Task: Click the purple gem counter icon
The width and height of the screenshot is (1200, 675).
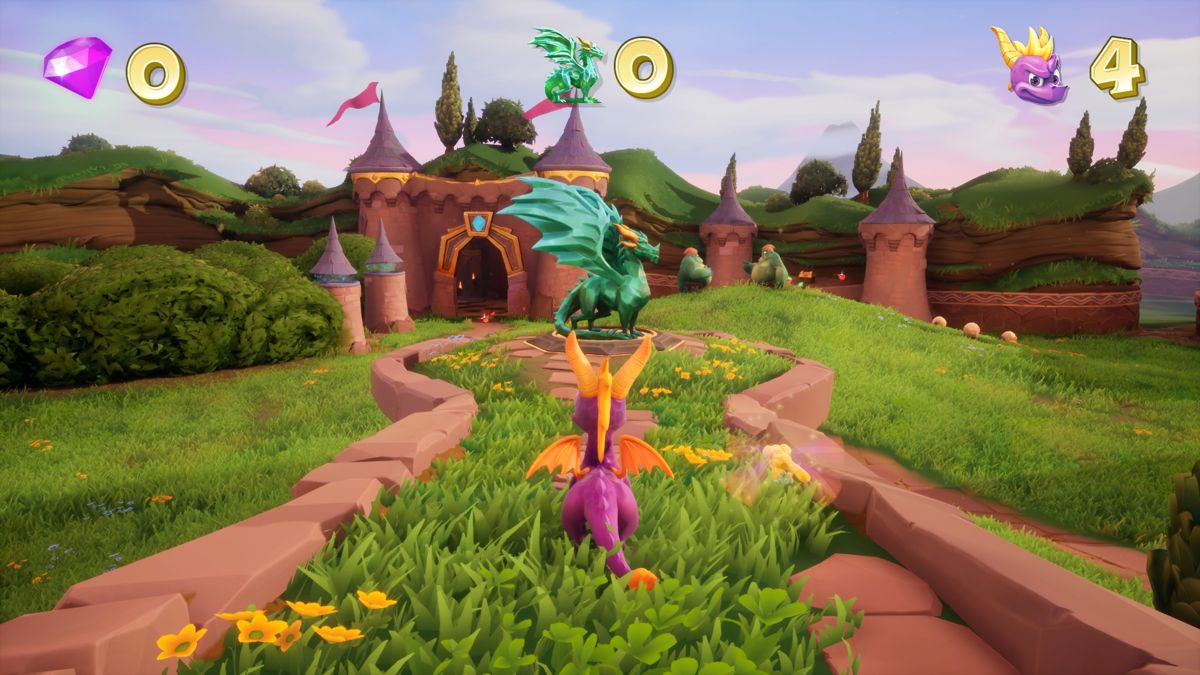Action: (x=77, y=66)
